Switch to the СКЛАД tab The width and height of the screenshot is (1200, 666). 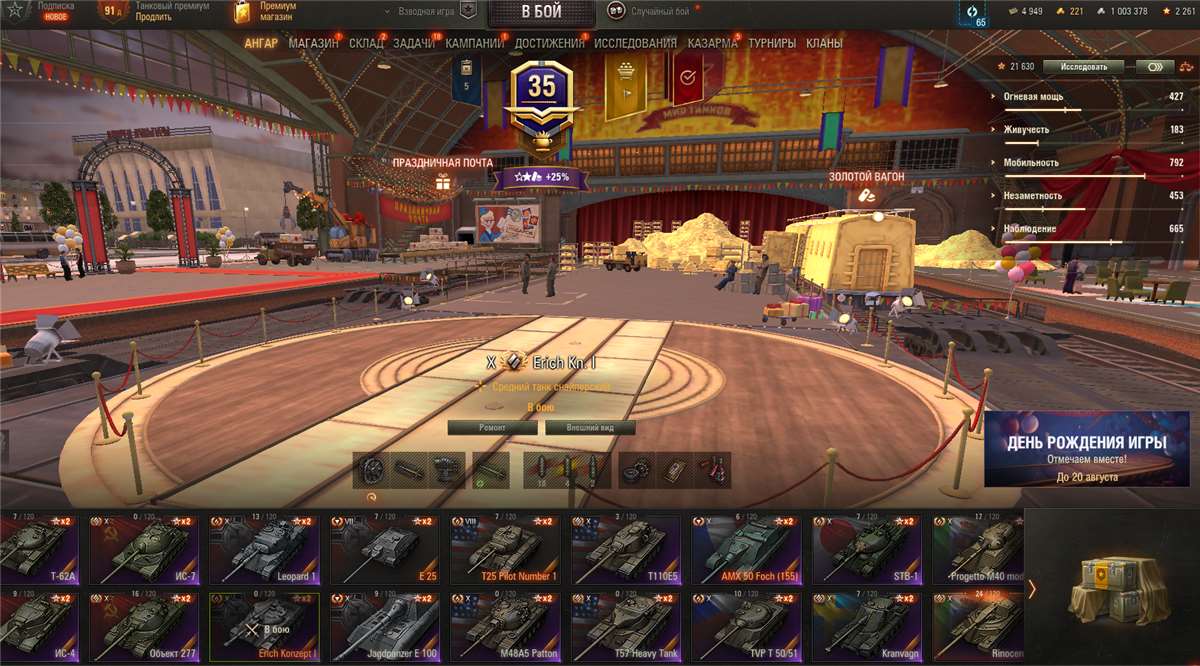[x=366, y=44]
